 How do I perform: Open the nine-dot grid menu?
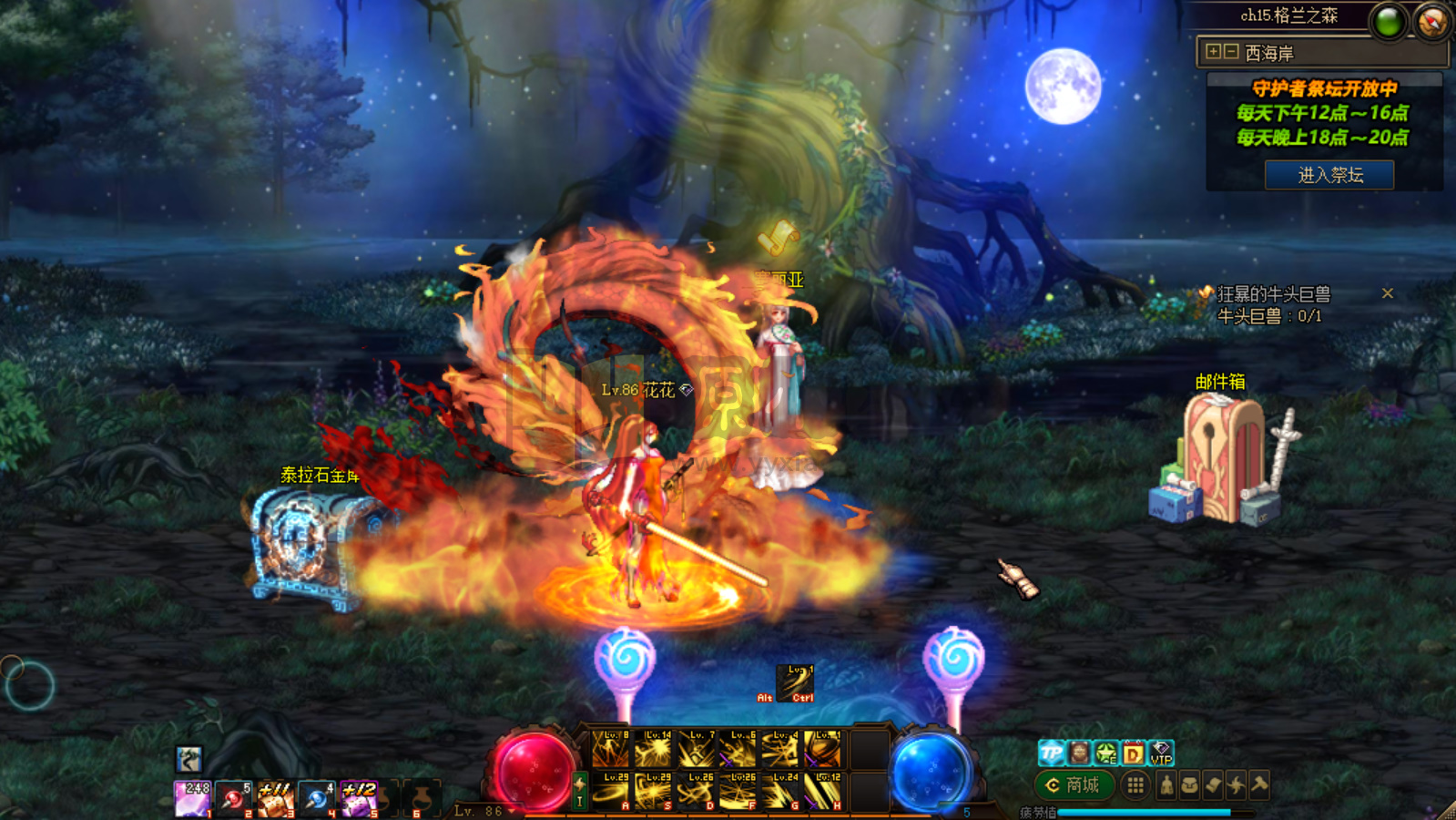click(x=1135, y=784)
